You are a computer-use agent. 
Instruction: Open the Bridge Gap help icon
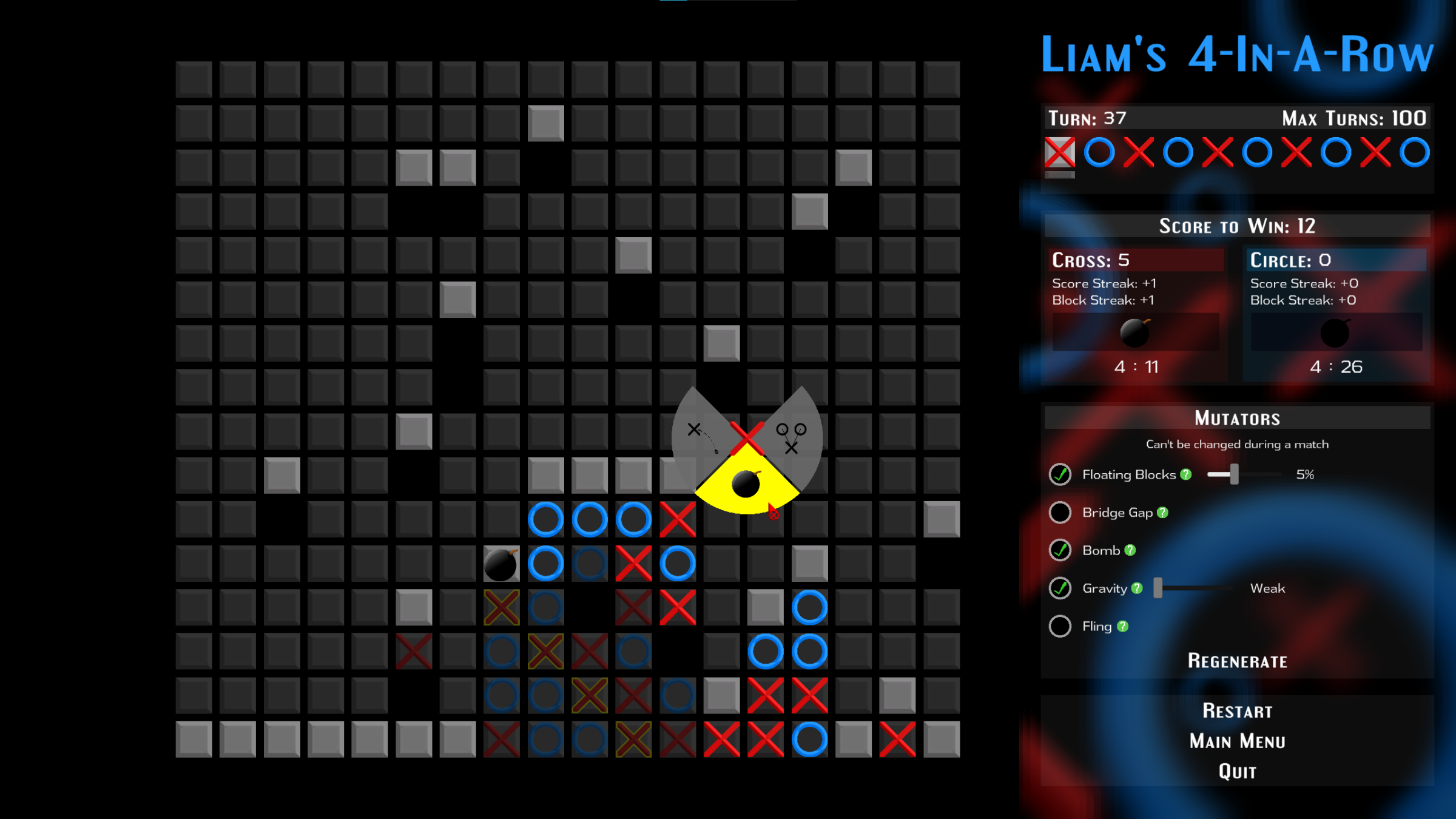tap(1162, 513)
